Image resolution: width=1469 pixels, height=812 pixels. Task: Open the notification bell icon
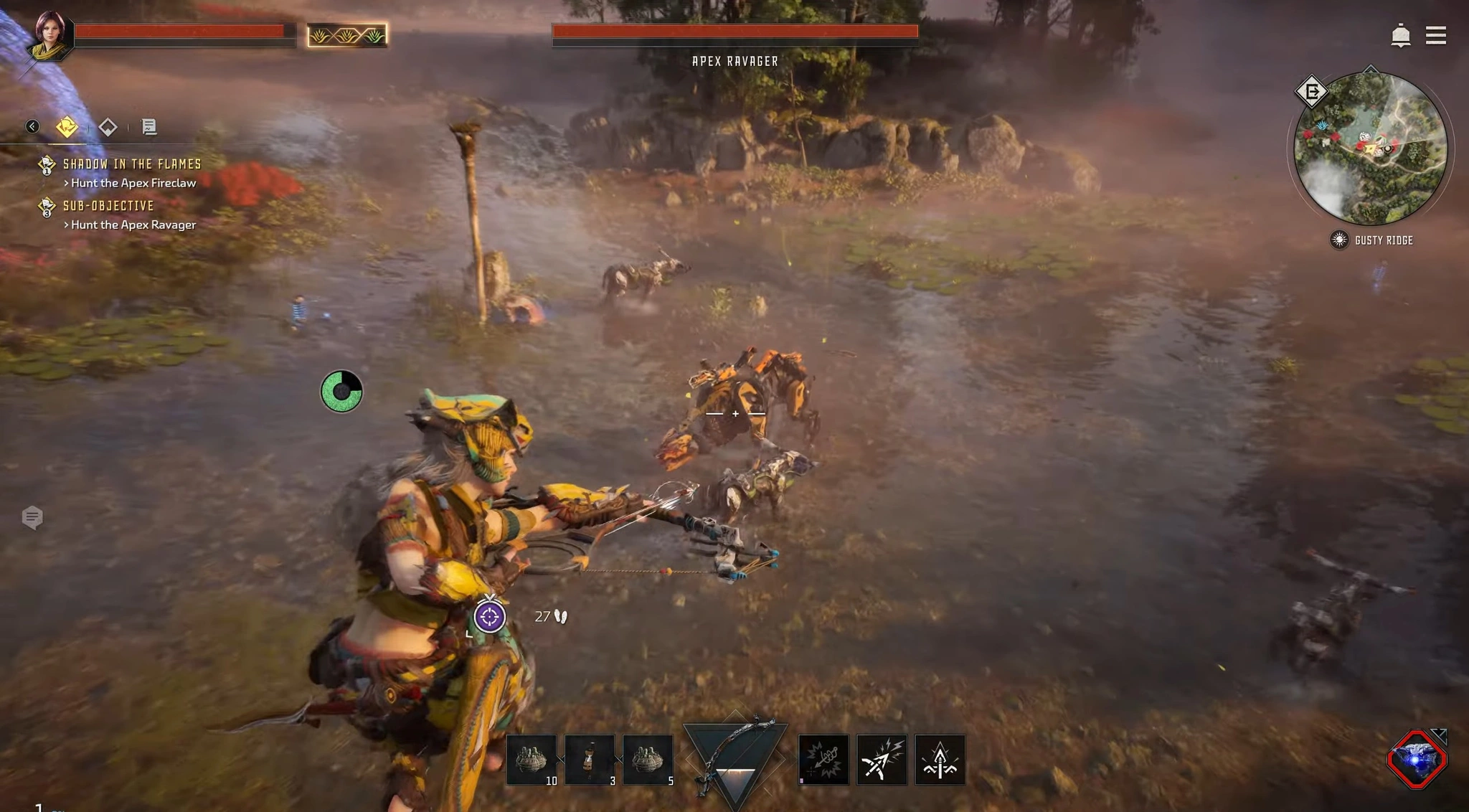point(1402,34)
